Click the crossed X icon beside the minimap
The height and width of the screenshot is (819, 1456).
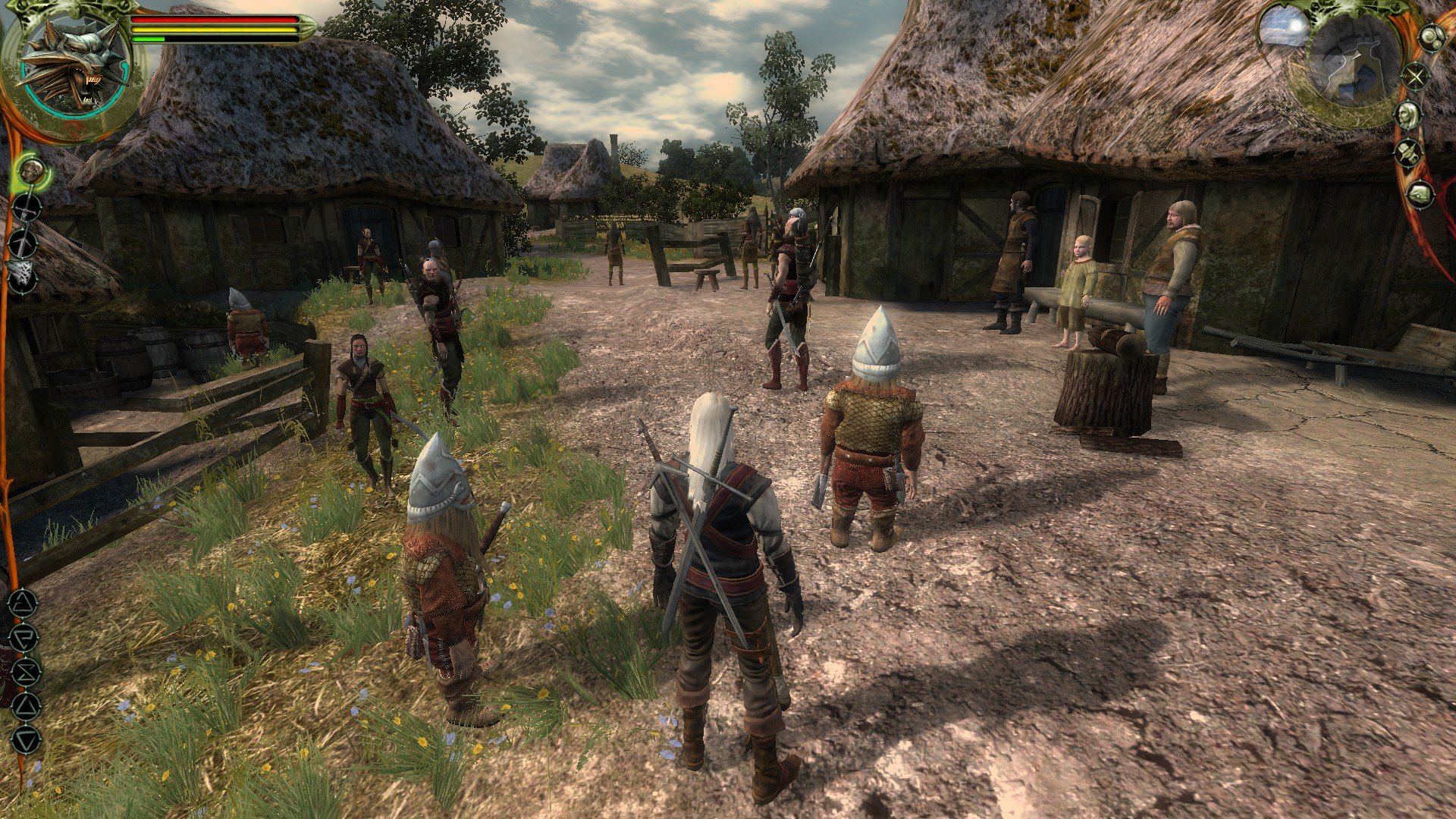pyautogui.click(x=1415, y=76)
